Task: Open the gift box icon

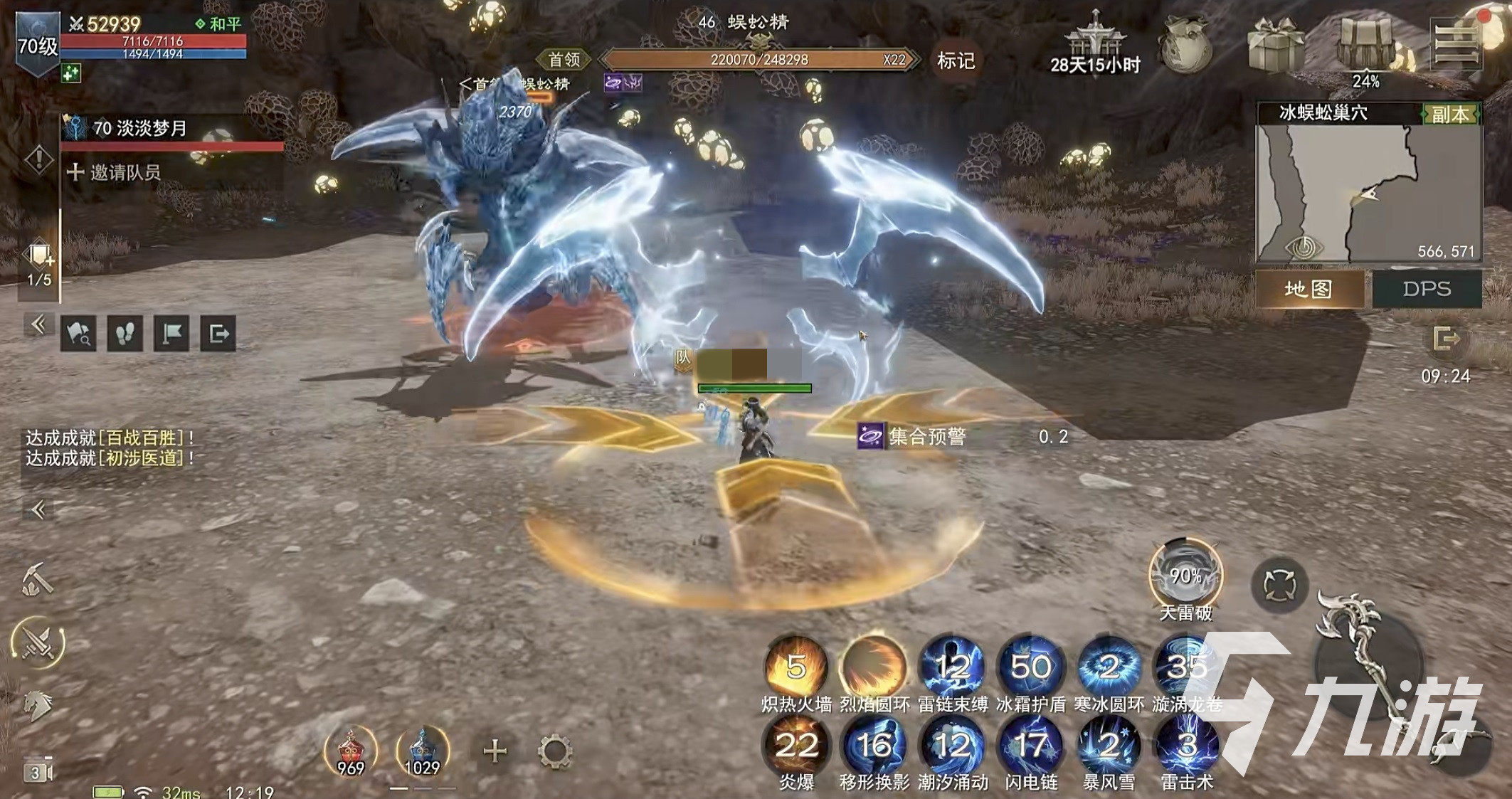Action: coord(1275,44)
